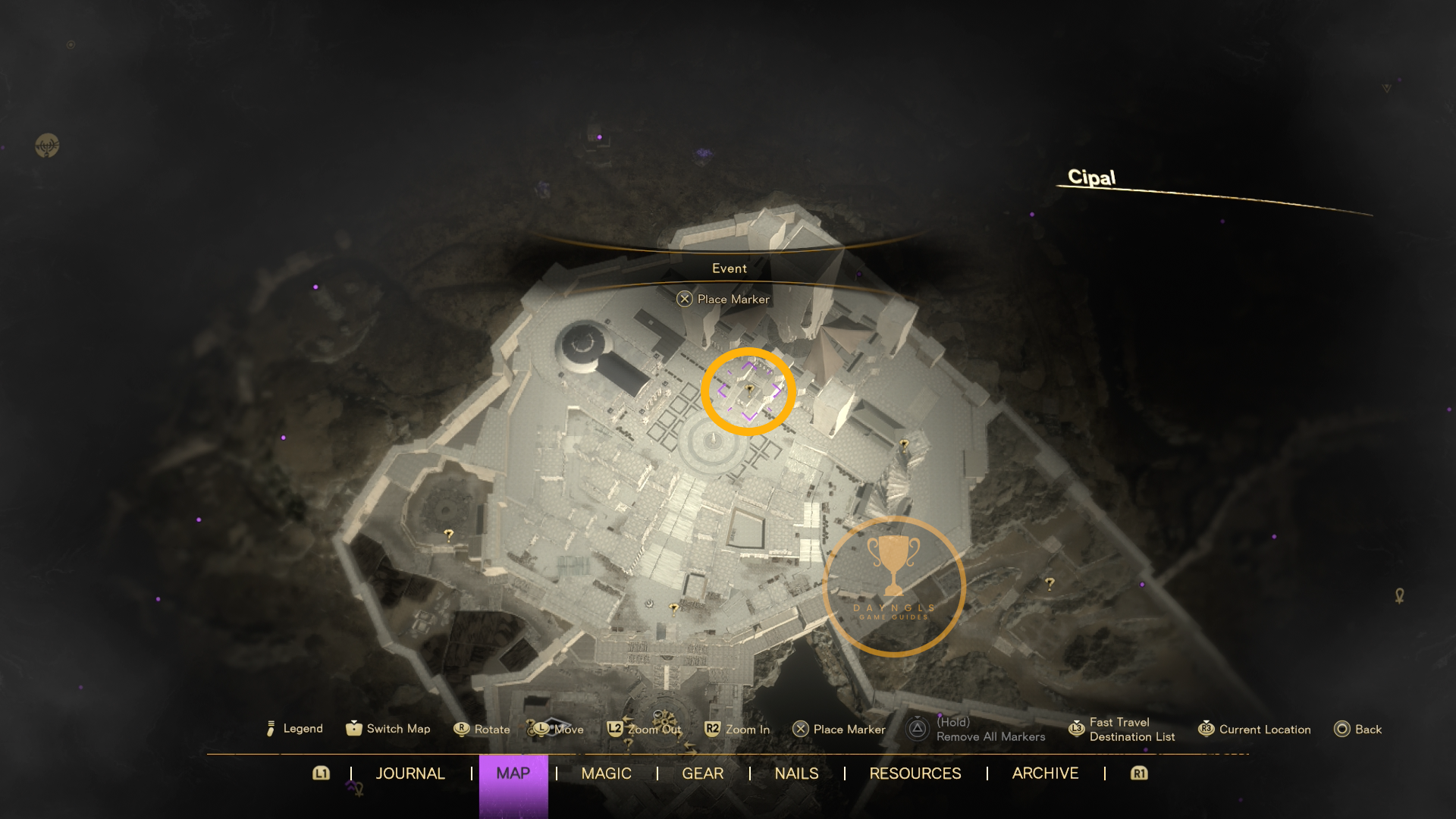Choose the Switch Map option
This screenshot has height=819, width=1456.
pos(388,729)
